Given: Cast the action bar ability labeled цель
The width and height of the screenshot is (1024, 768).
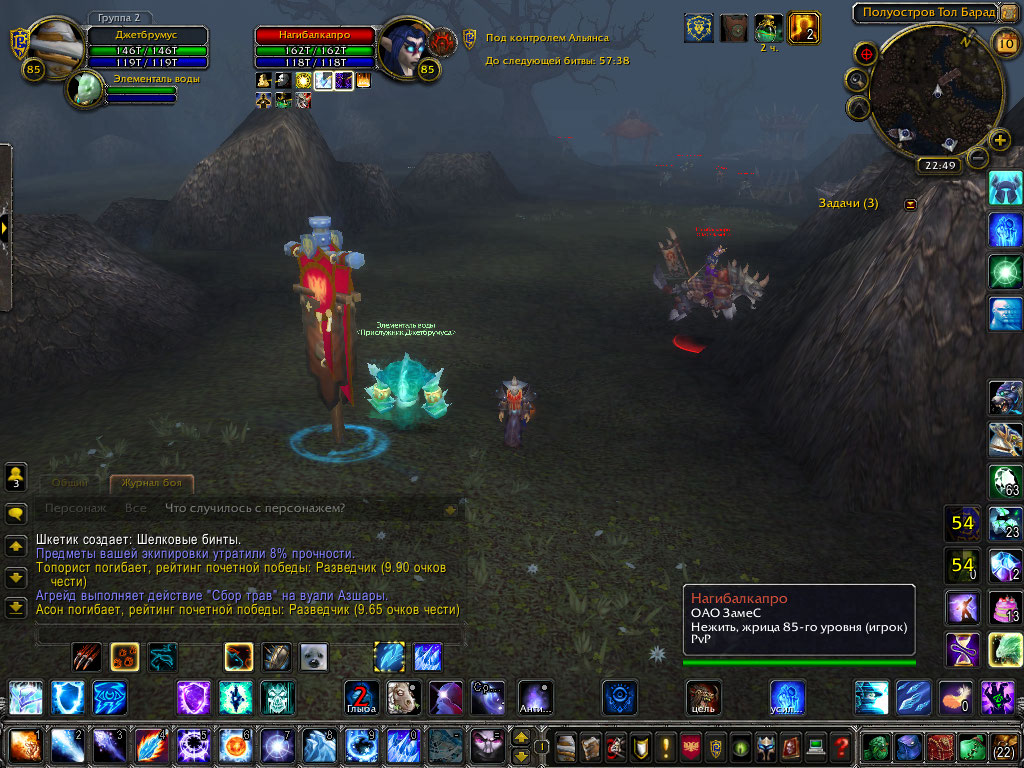Looking at the screenshot, I should click(703, 697).
